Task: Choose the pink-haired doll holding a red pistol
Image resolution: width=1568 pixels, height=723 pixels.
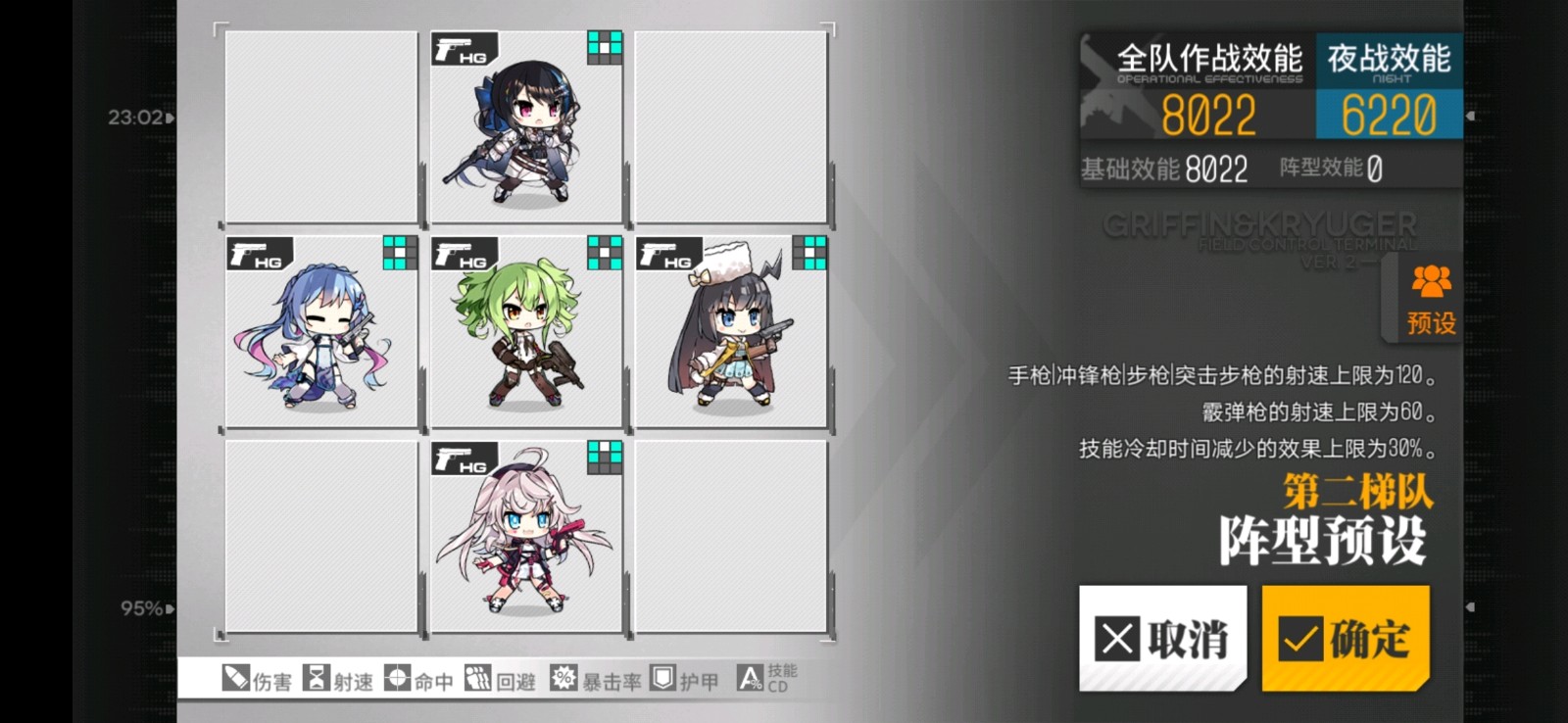Action: coord(526,537)
